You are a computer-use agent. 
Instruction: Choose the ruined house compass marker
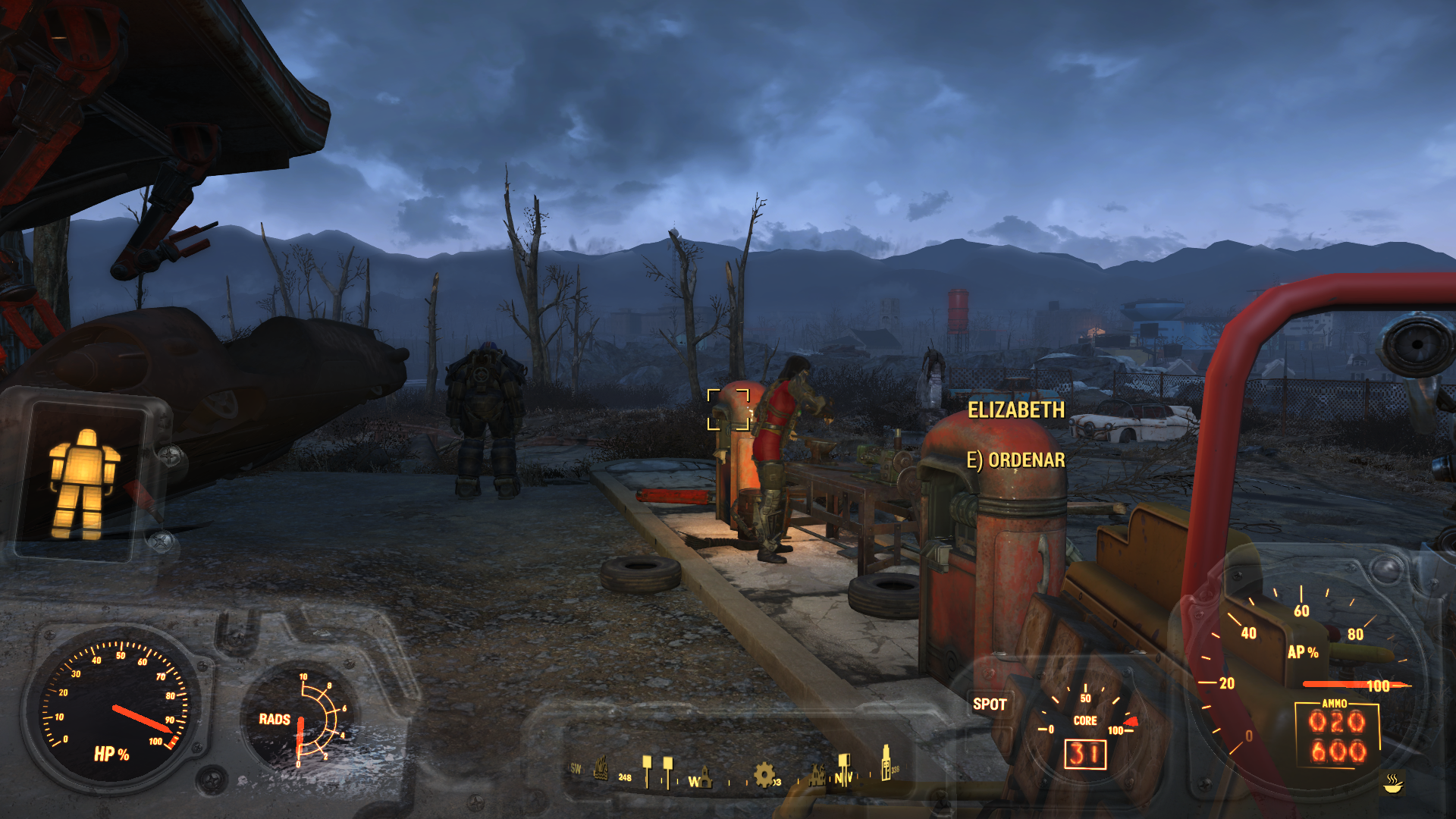pos(817,775)
